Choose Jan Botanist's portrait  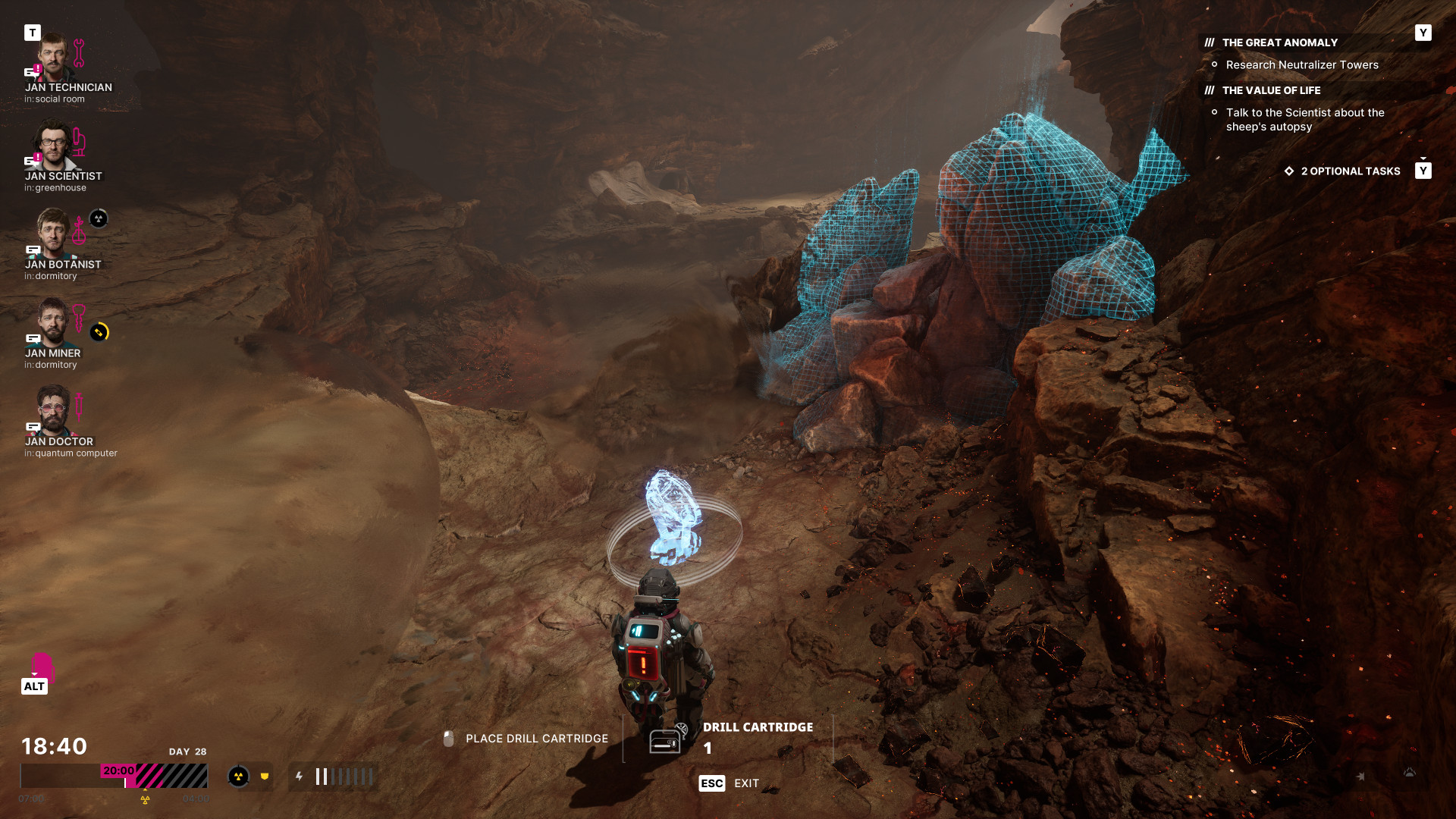coord(53,234)
